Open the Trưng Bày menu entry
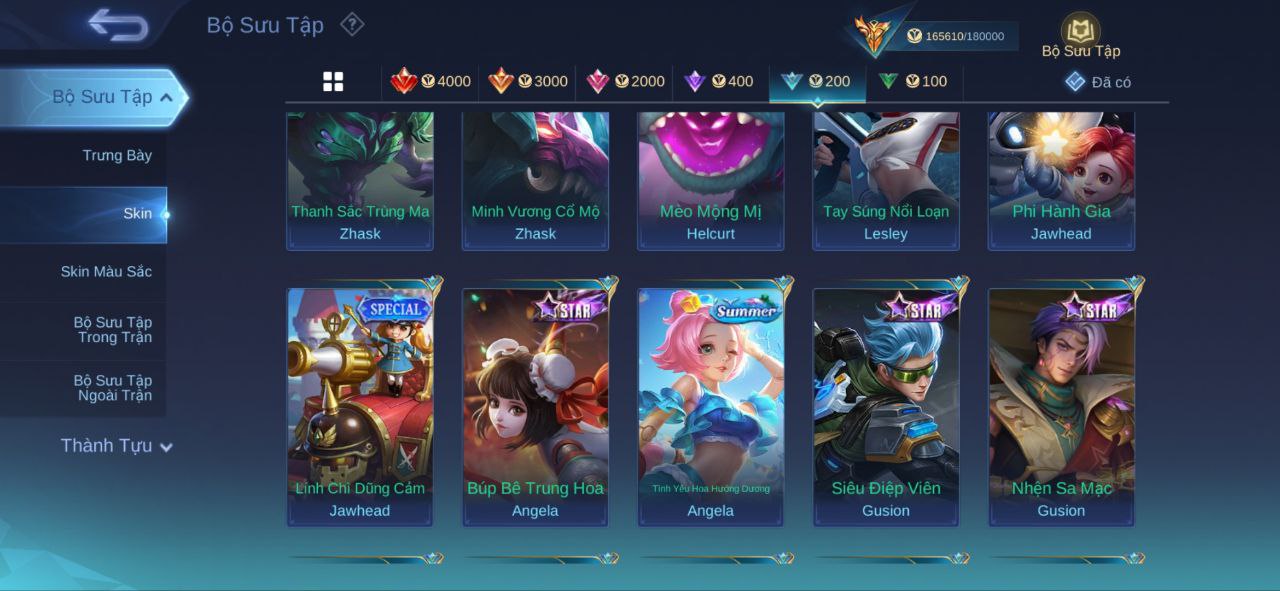The image size is (1280, 591). click(x=117, y=156)
